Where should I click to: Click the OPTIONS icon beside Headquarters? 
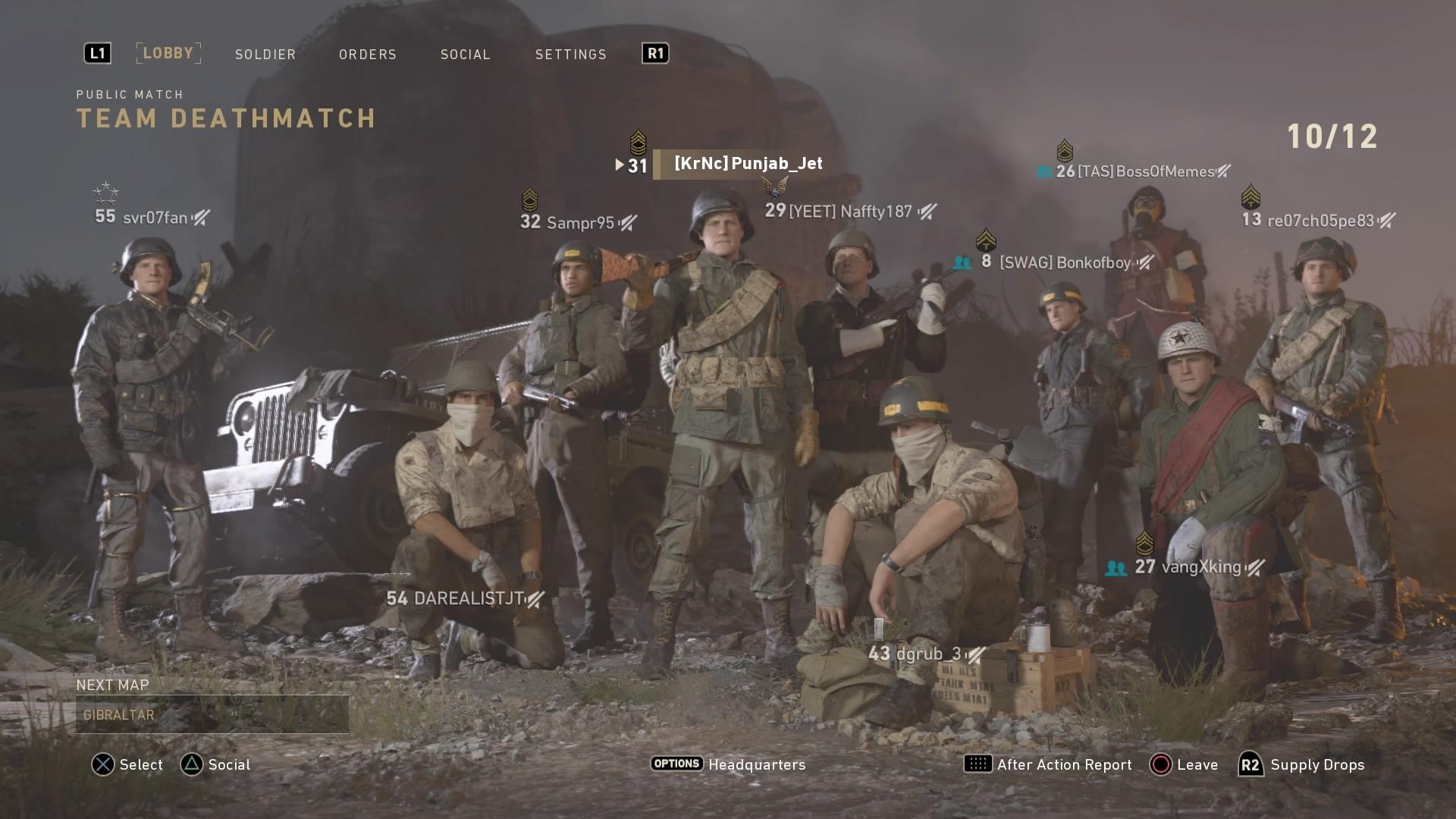[x=676, y=764]
